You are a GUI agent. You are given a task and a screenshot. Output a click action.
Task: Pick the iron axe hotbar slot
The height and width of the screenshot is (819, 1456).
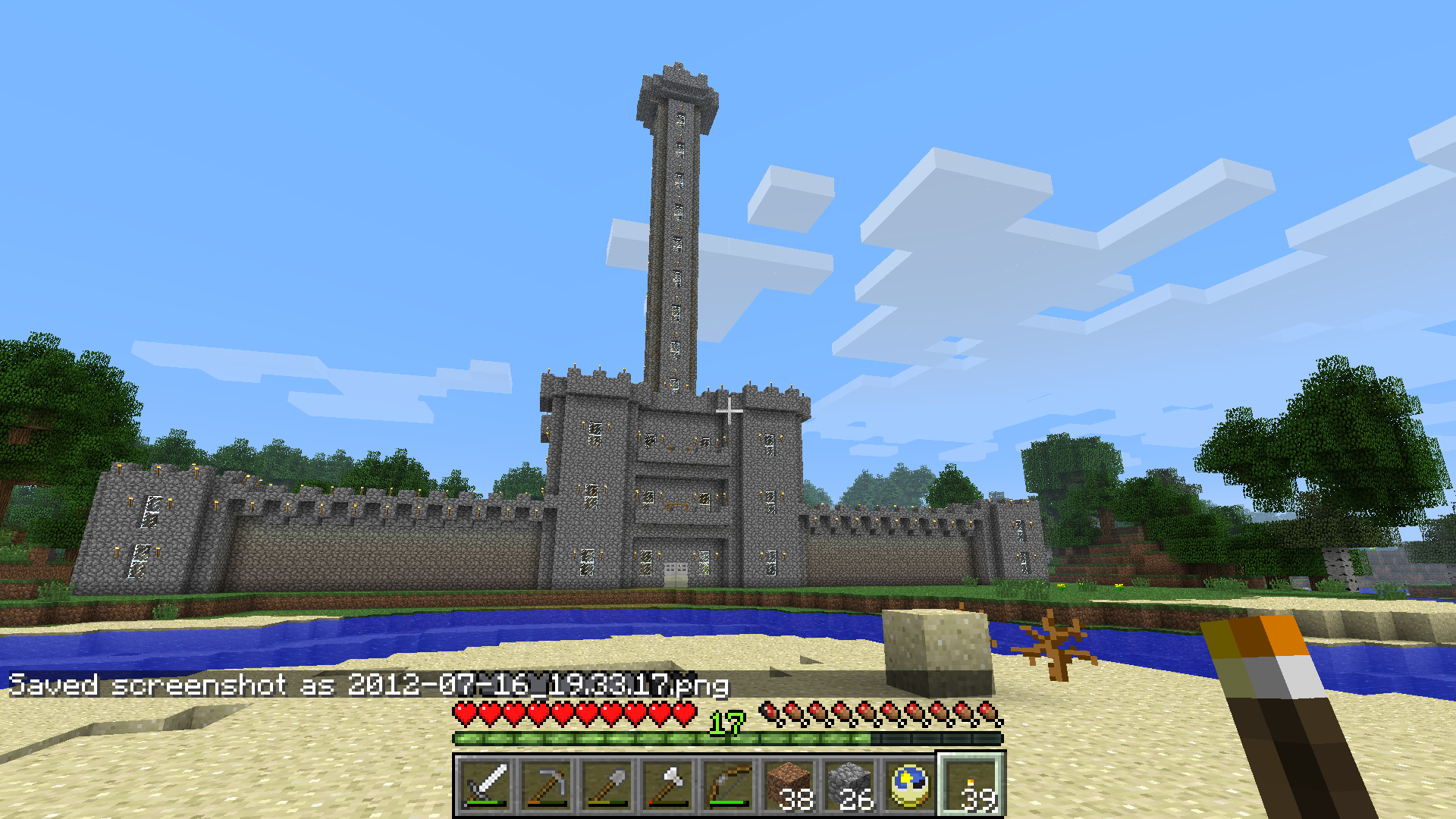tap(667, 786)
